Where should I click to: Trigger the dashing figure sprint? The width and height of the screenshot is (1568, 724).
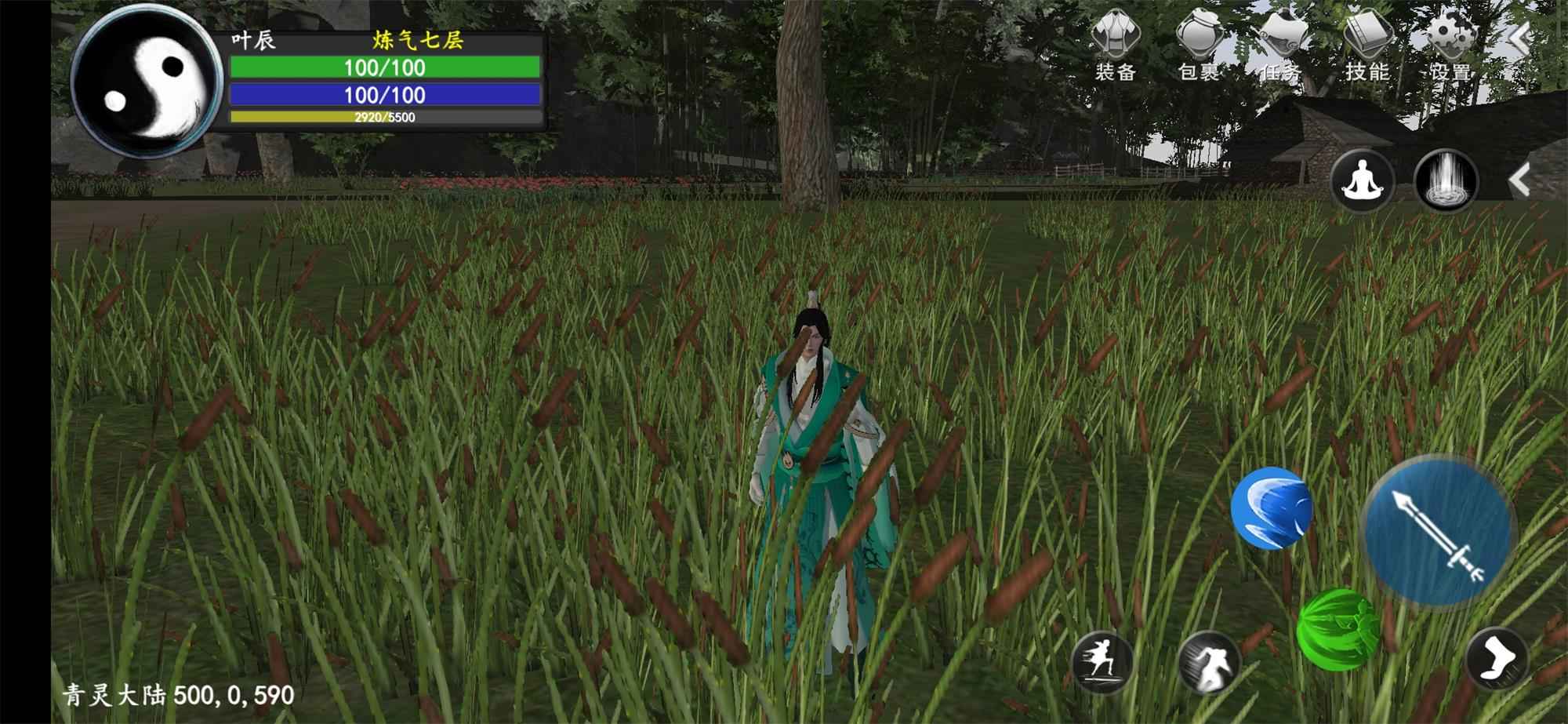1102,663
